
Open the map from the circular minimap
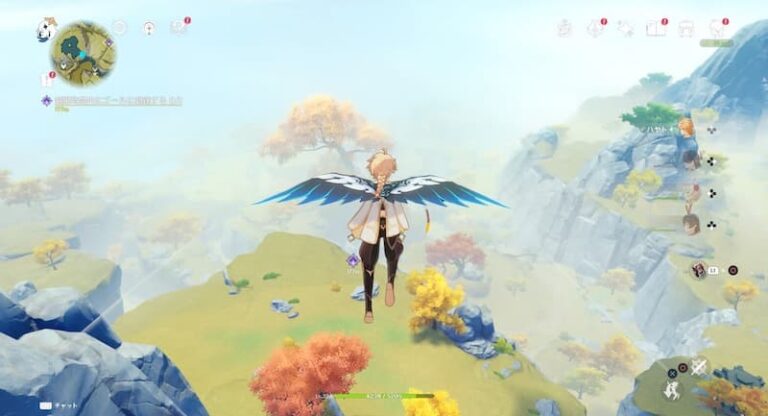point(83,53)
